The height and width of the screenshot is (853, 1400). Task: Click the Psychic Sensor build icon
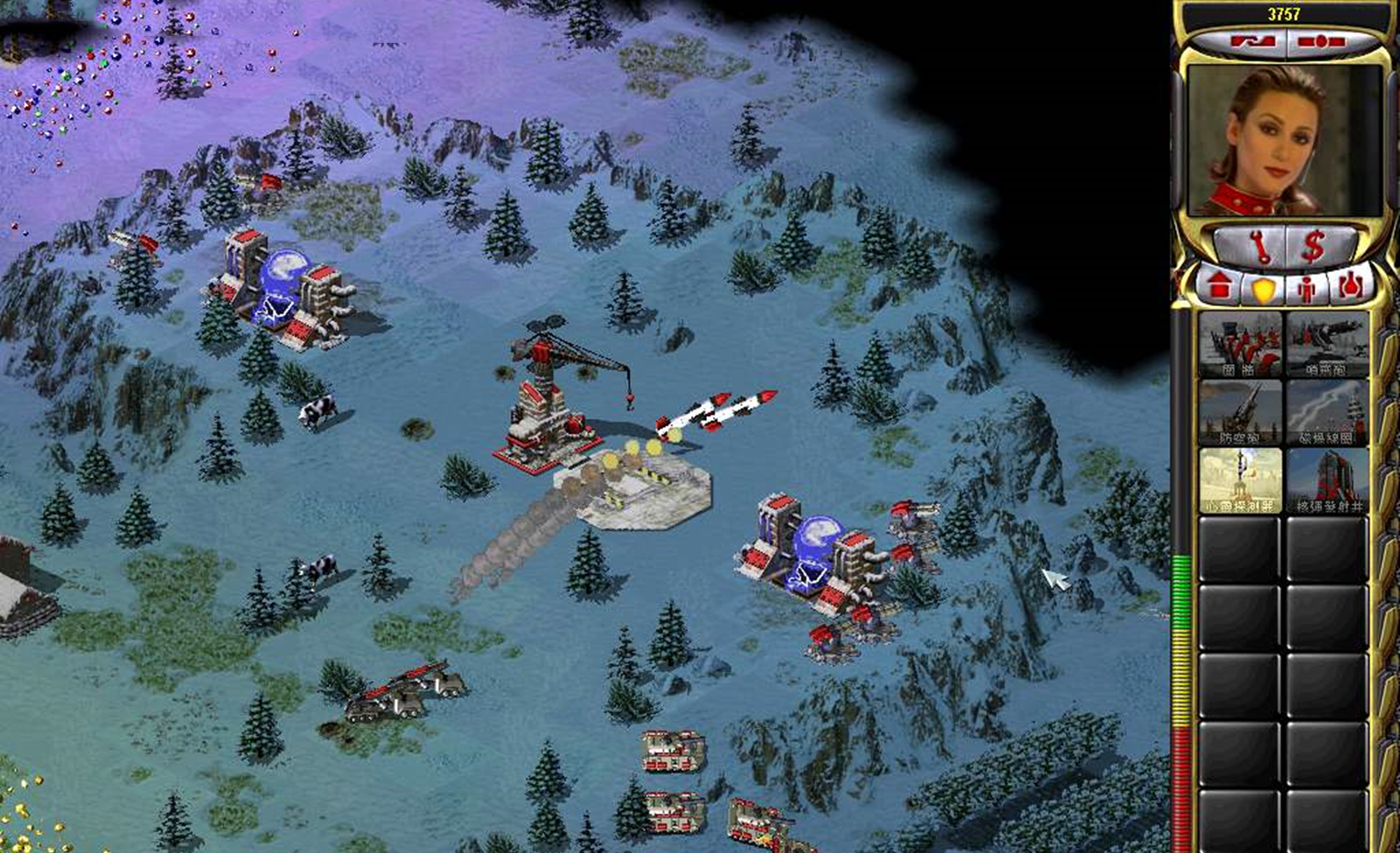pos(1239,480)
